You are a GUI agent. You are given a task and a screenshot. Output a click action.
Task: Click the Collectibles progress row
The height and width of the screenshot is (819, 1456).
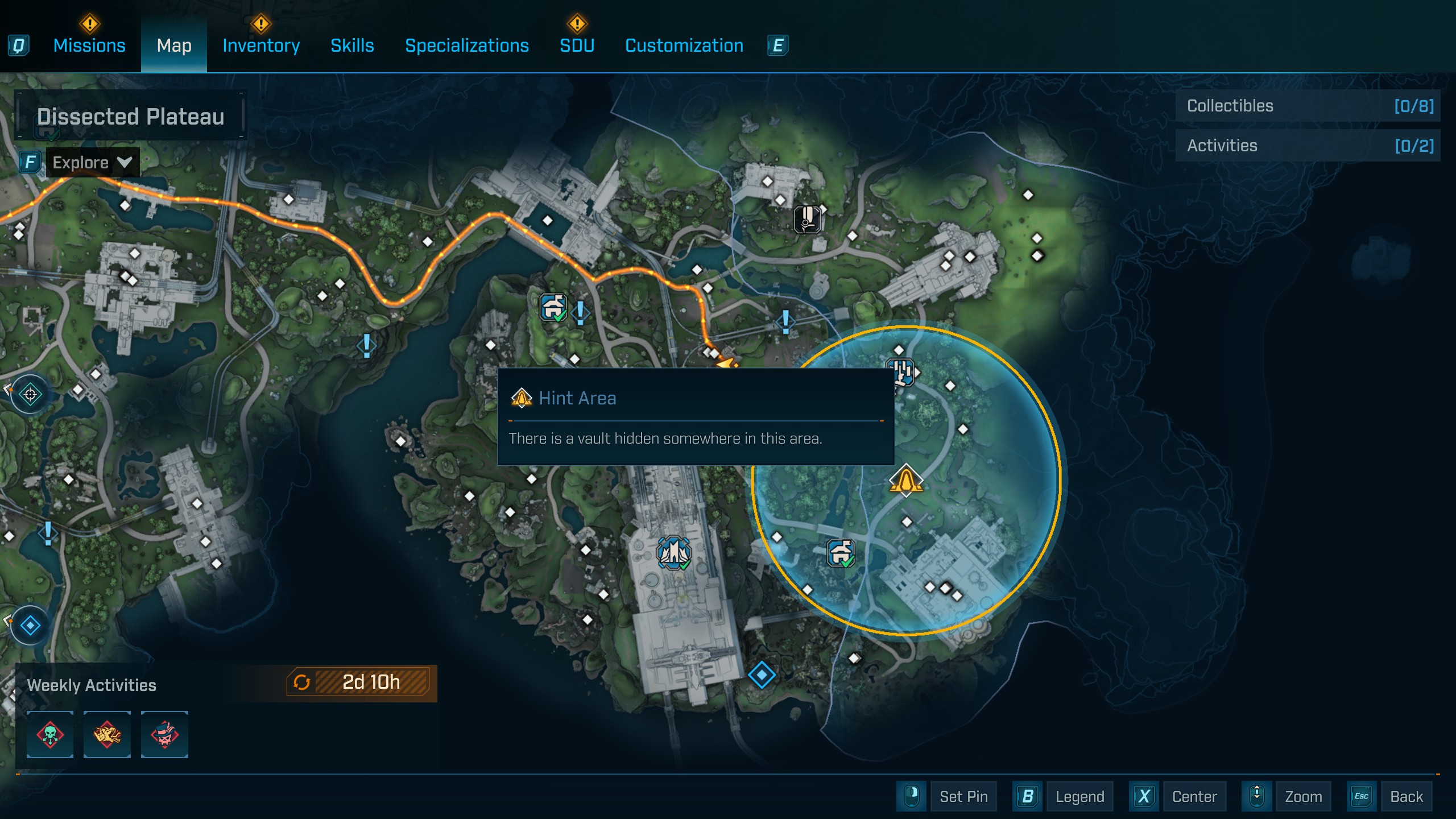[1308, 106]
